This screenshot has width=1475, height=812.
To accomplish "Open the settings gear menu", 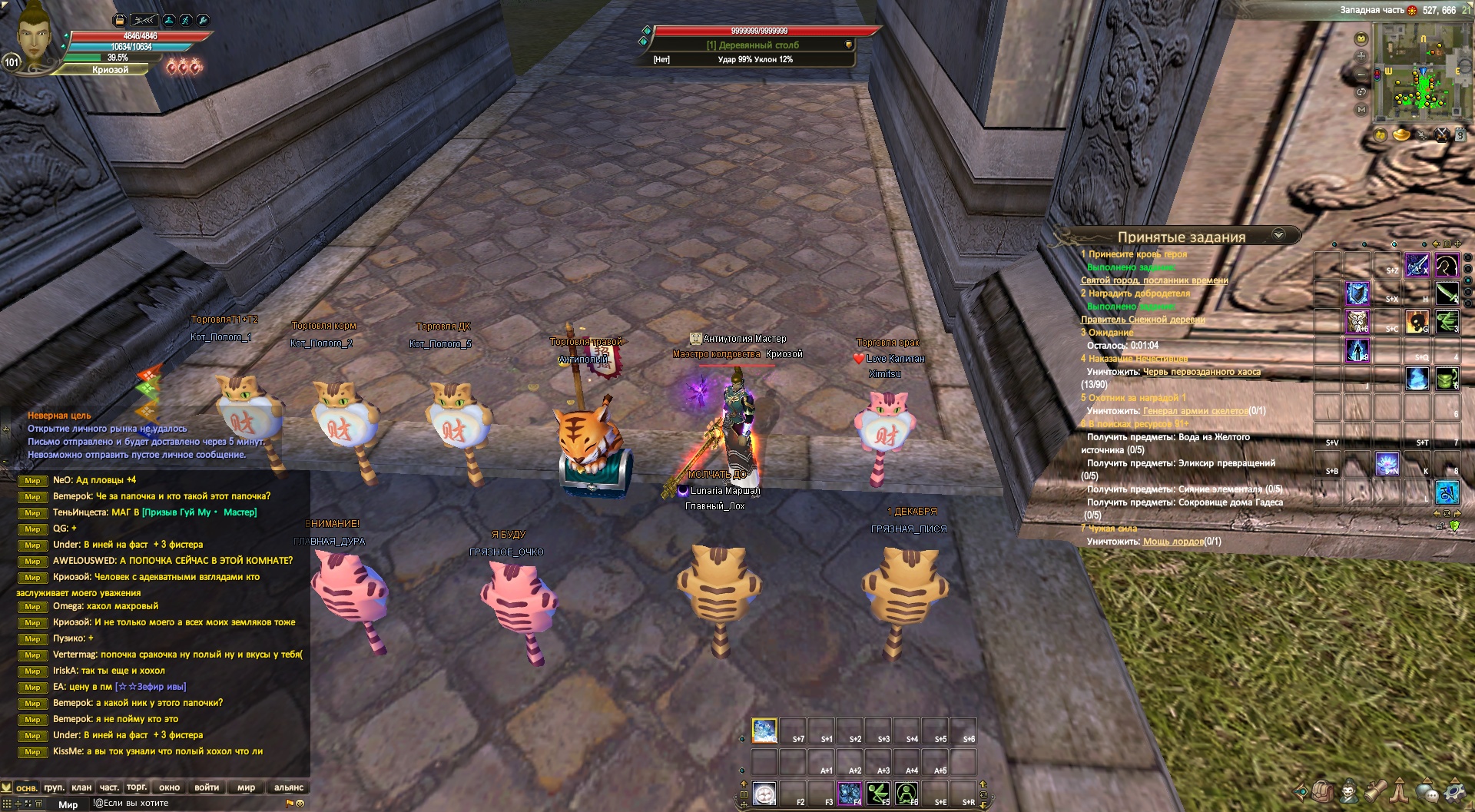I will pos(1454,790).
